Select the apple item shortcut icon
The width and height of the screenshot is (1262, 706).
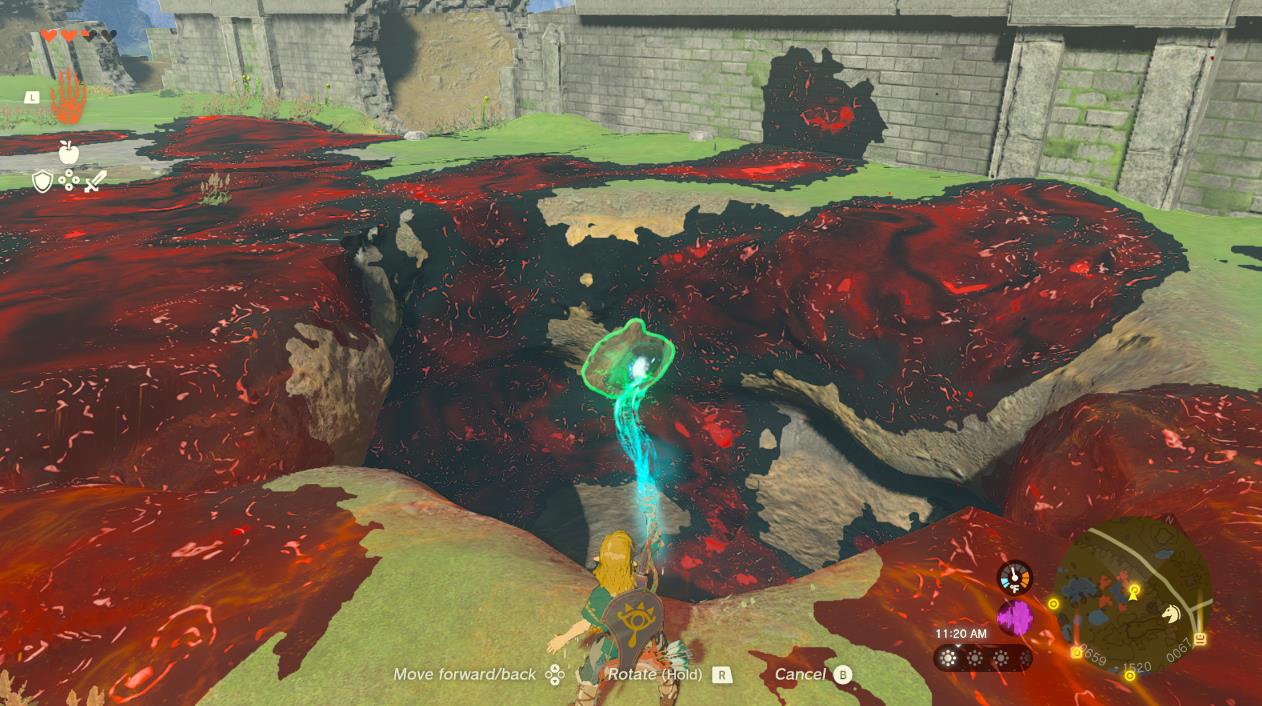coord(68,152)
